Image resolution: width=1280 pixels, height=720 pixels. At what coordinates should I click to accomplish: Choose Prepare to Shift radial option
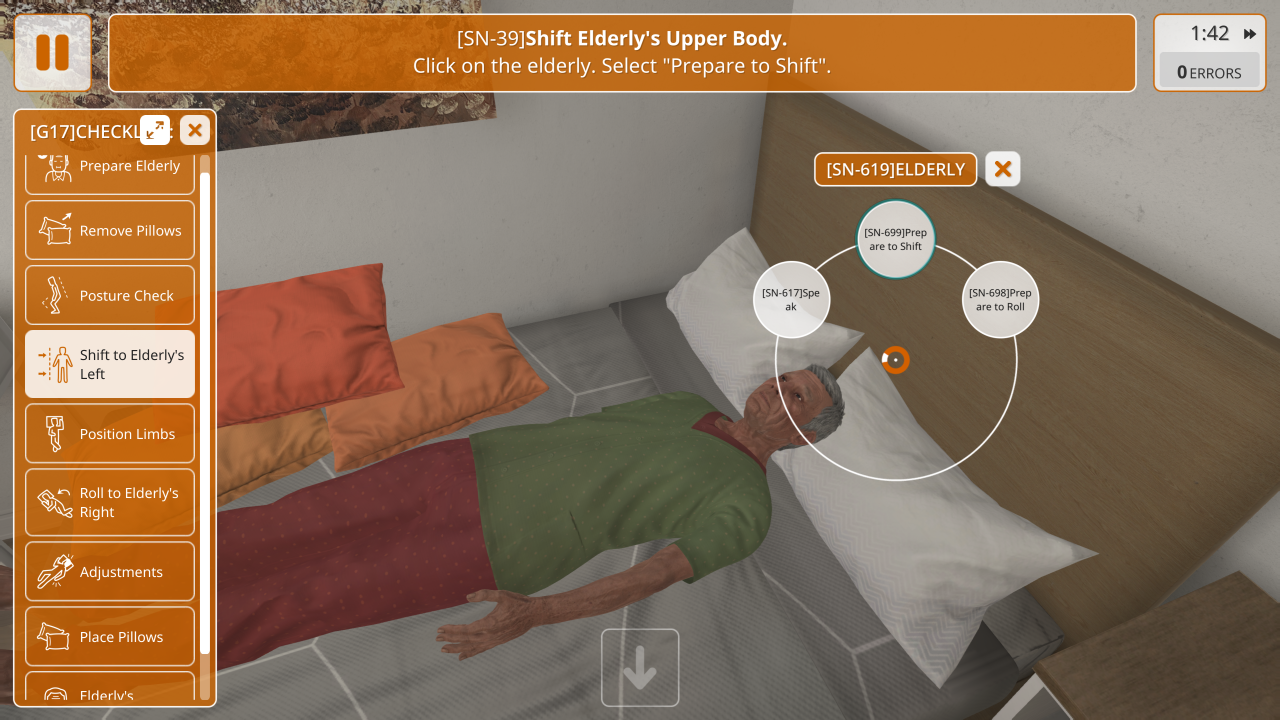pos(895,239)
